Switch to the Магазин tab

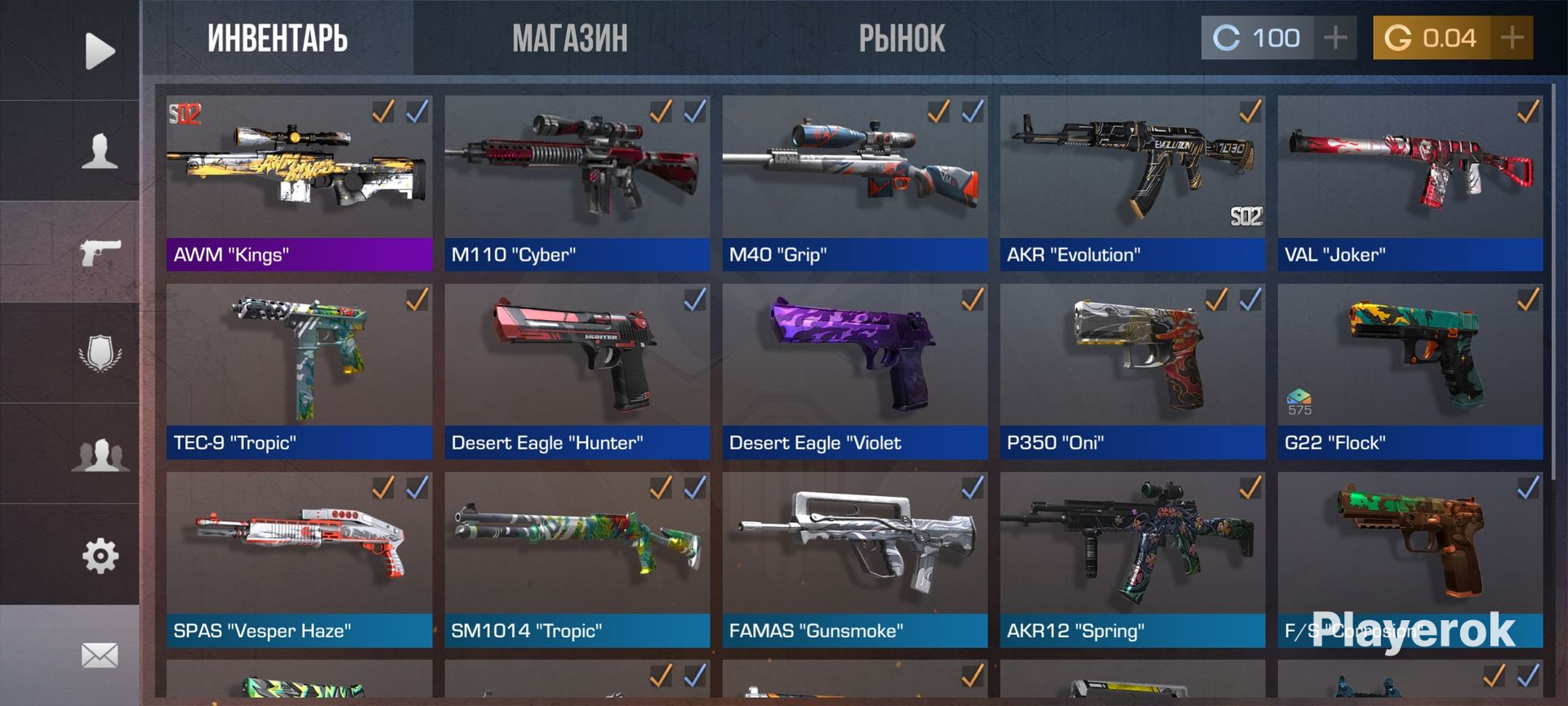(x=569, y=38)
